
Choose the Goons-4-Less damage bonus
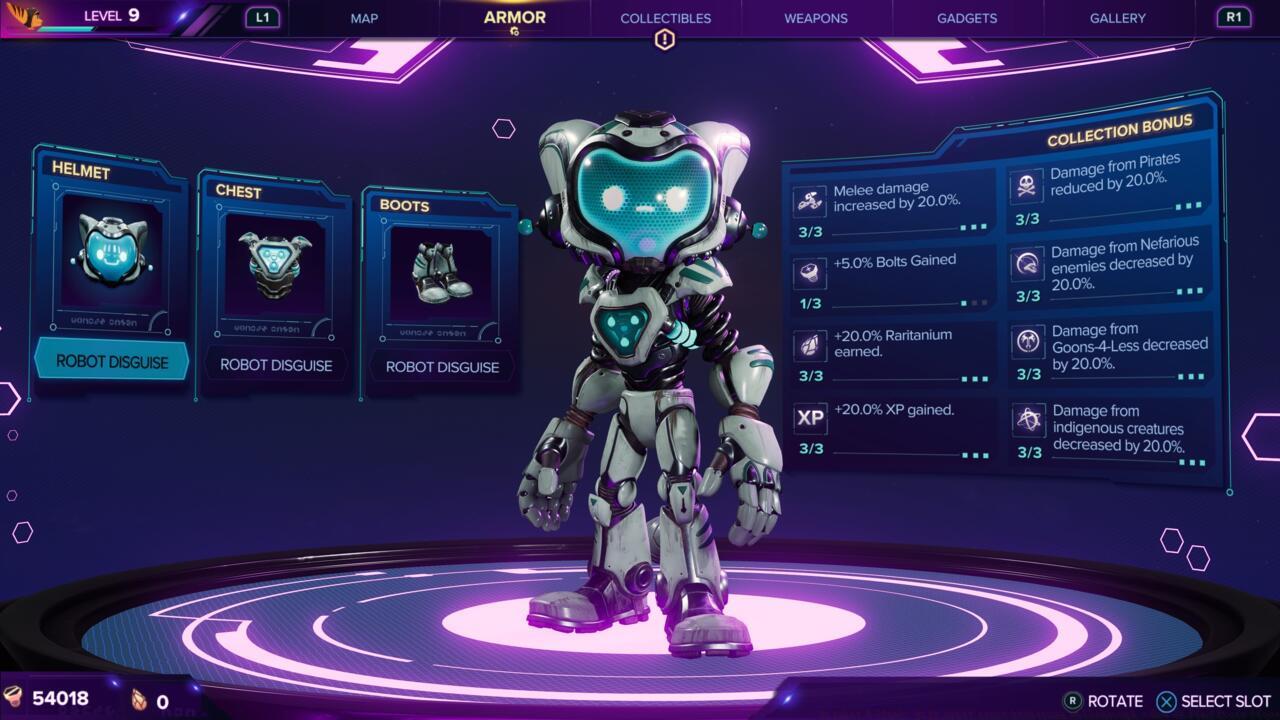tap(1112, 350)
